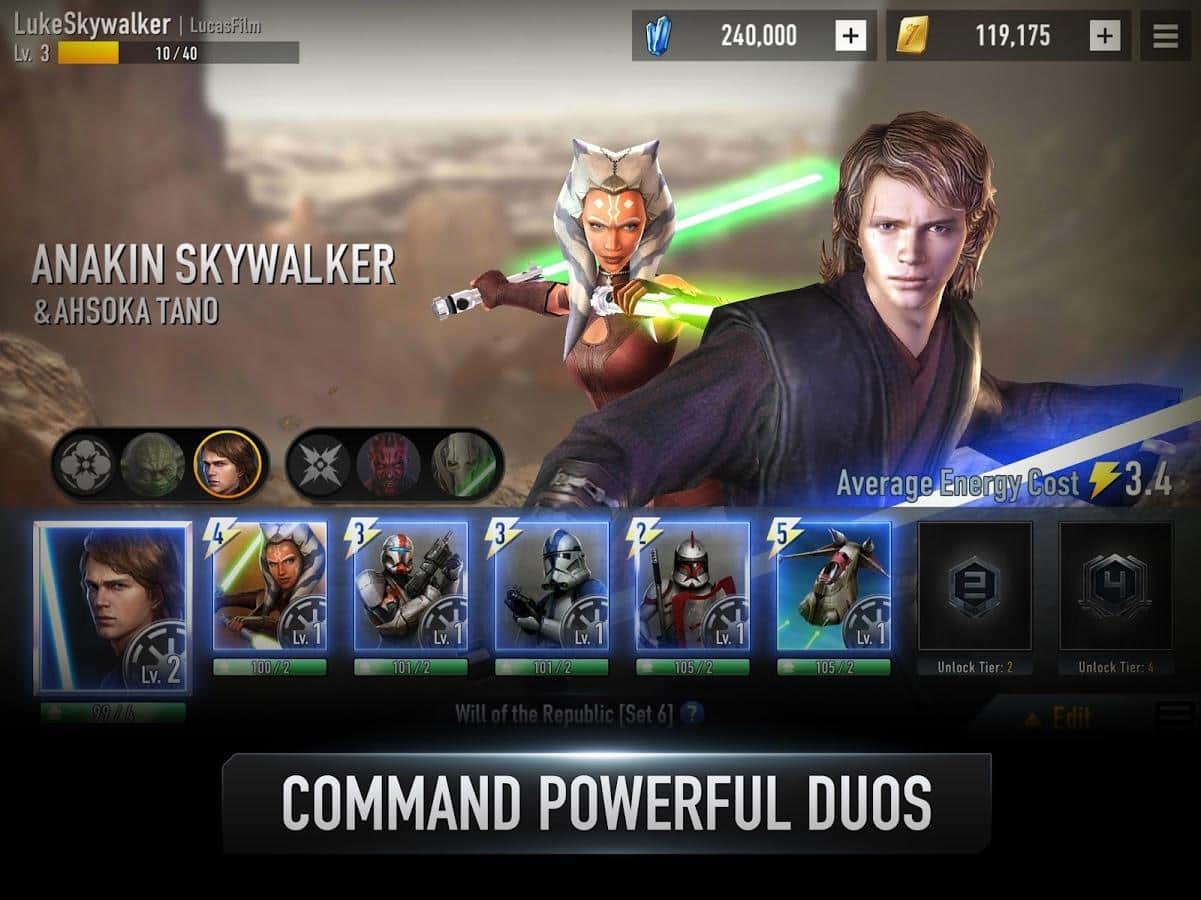Choose the highlighted Anakin leader portrait

(x=228, y=464)
